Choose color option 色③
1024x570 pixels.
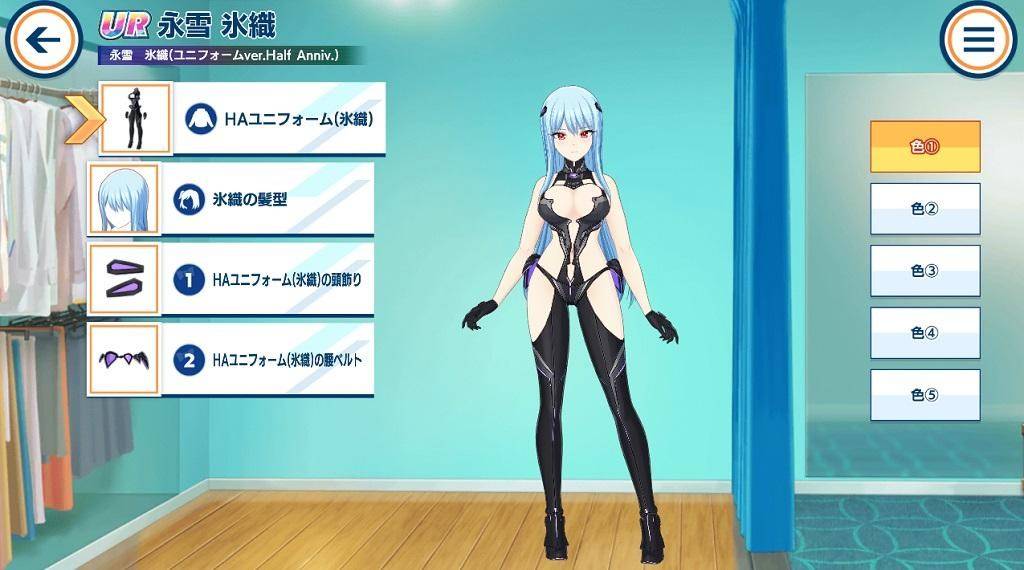924,270
